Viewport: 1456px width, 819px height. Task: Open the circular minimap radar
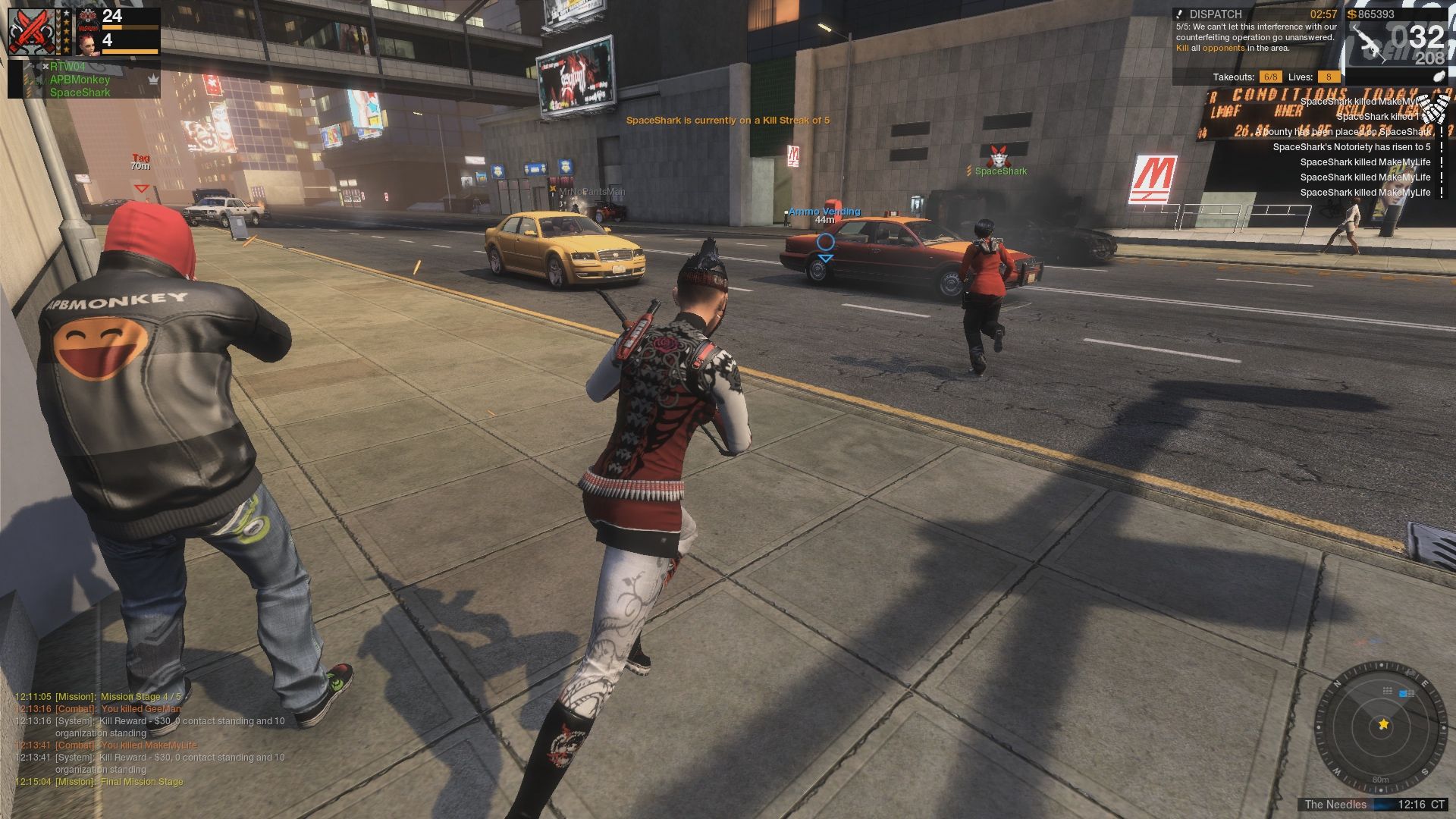tap(1382, 726)
